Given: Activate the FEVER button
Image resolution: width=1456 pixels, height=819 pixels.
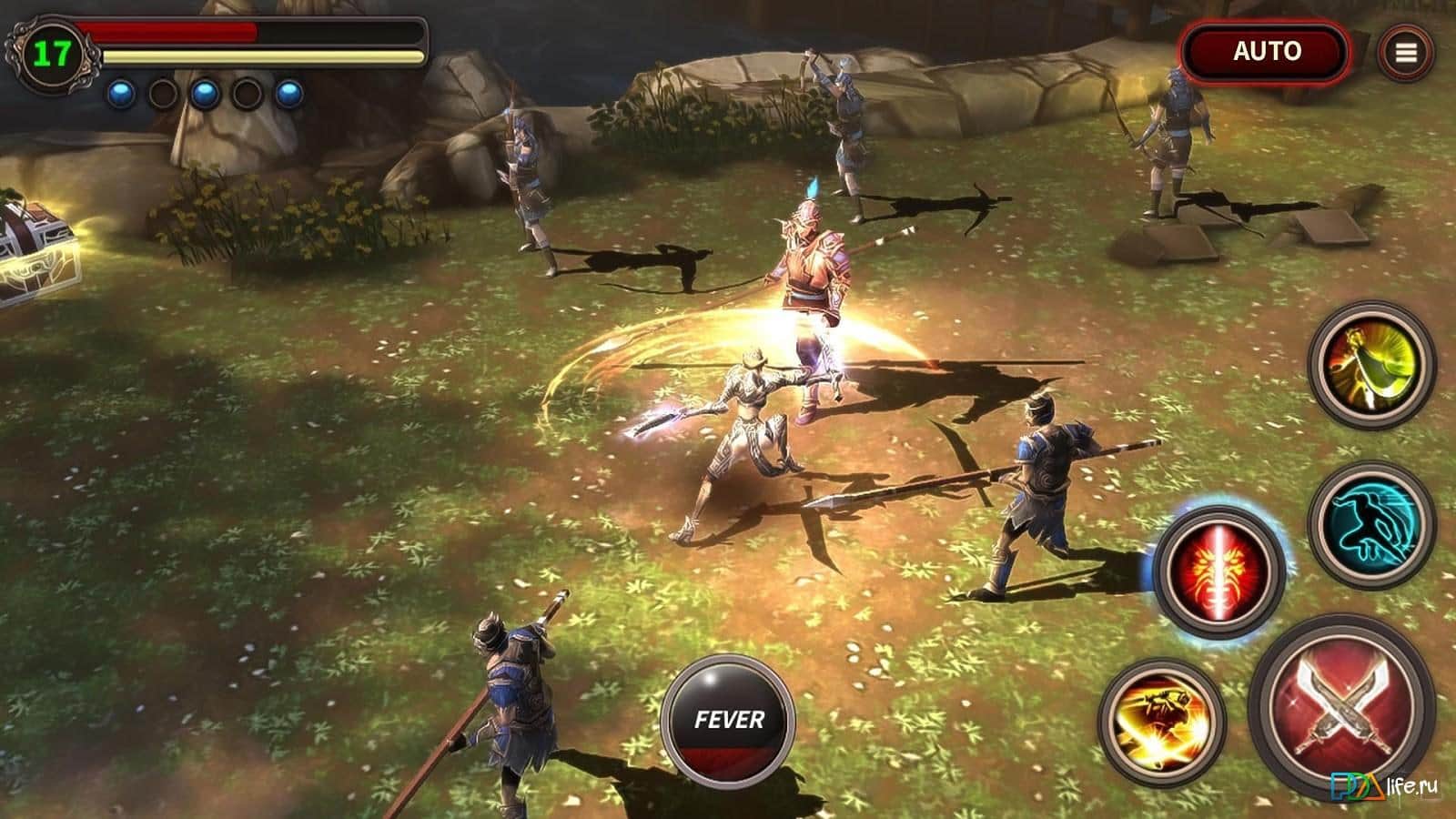Looking at the screenshot, I should [728, 720].
